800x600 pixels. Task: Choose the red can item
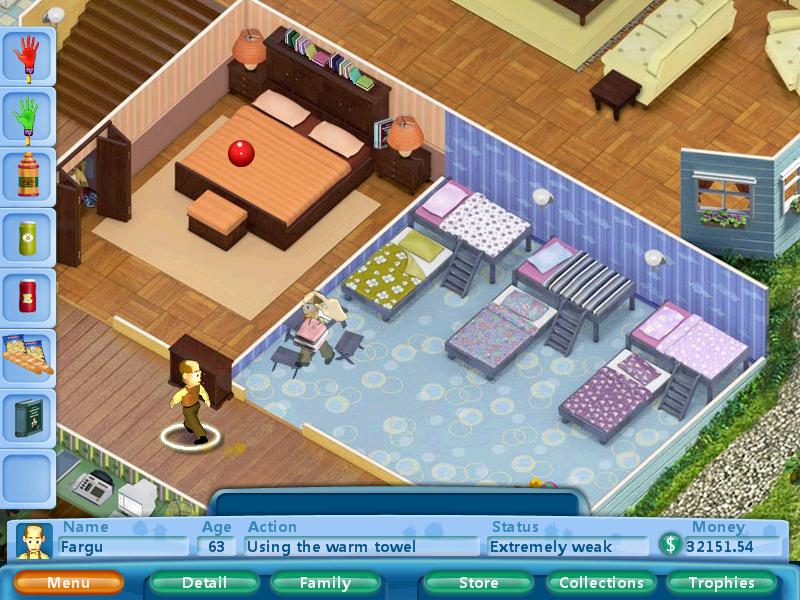[27, 297]
